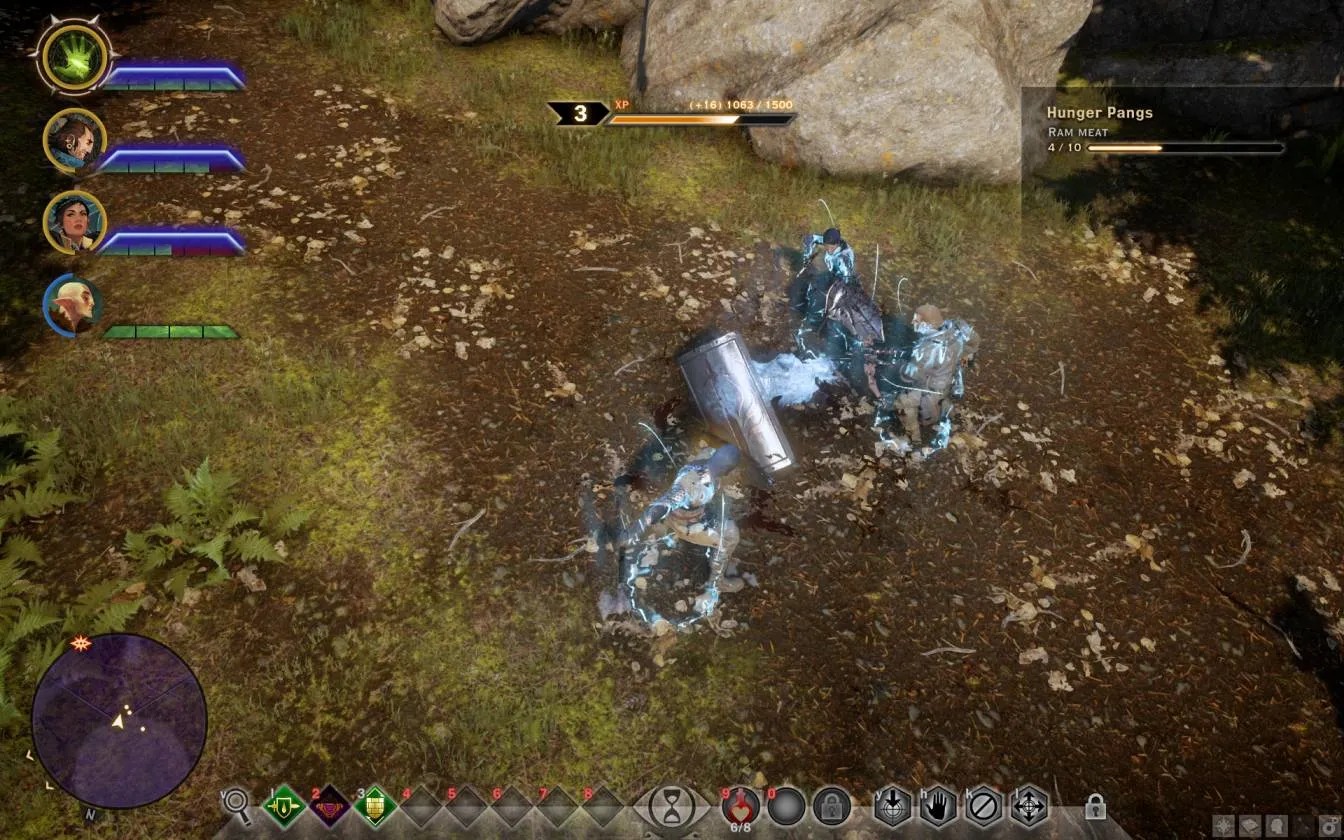Choose the crossed-circle disengage command
The width and height of the screenshot is (1344, 840).
click(x=984, y=805)
